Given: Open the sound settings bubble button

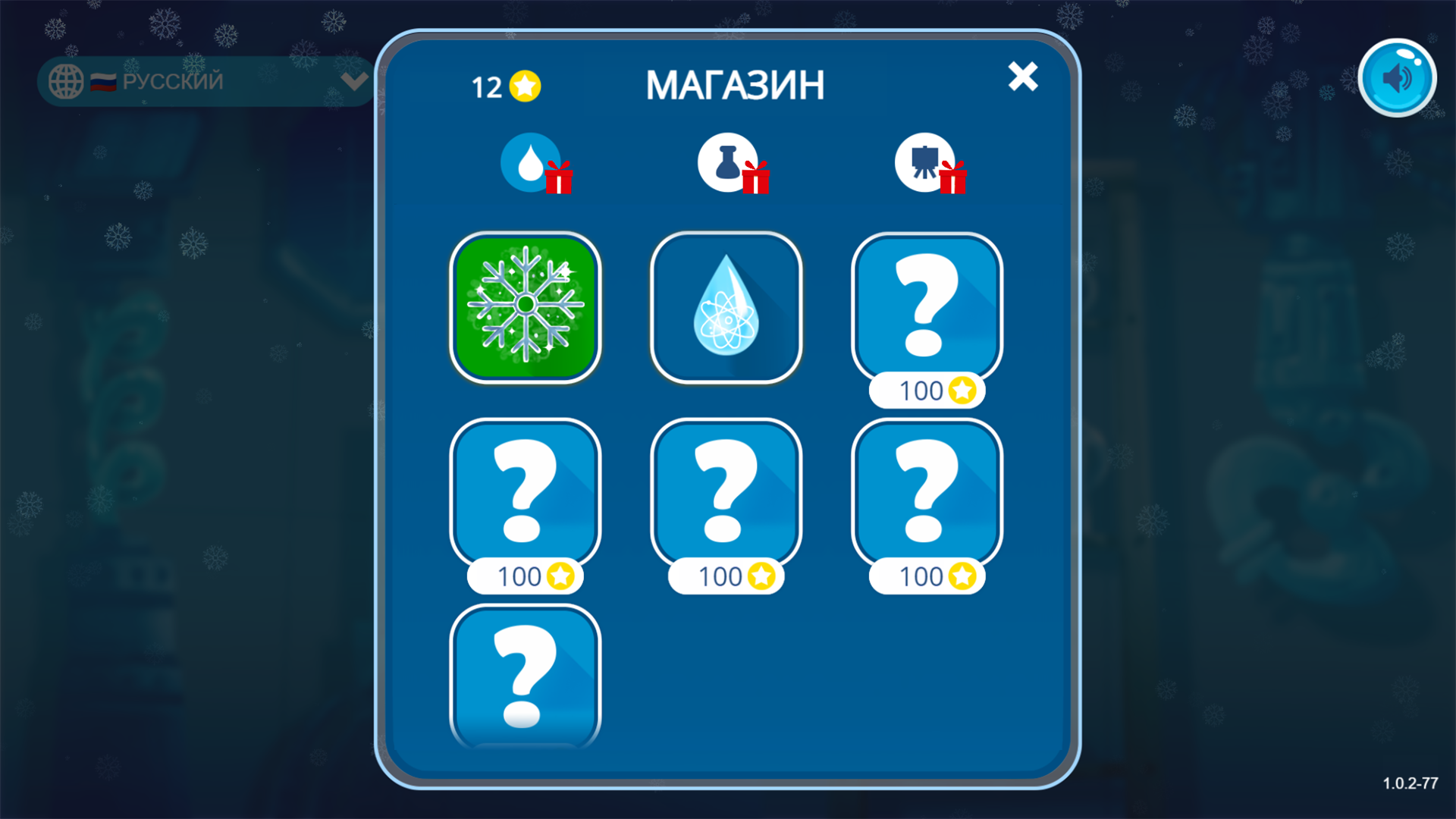Looking at the screenshot, I should [1398, 76].
